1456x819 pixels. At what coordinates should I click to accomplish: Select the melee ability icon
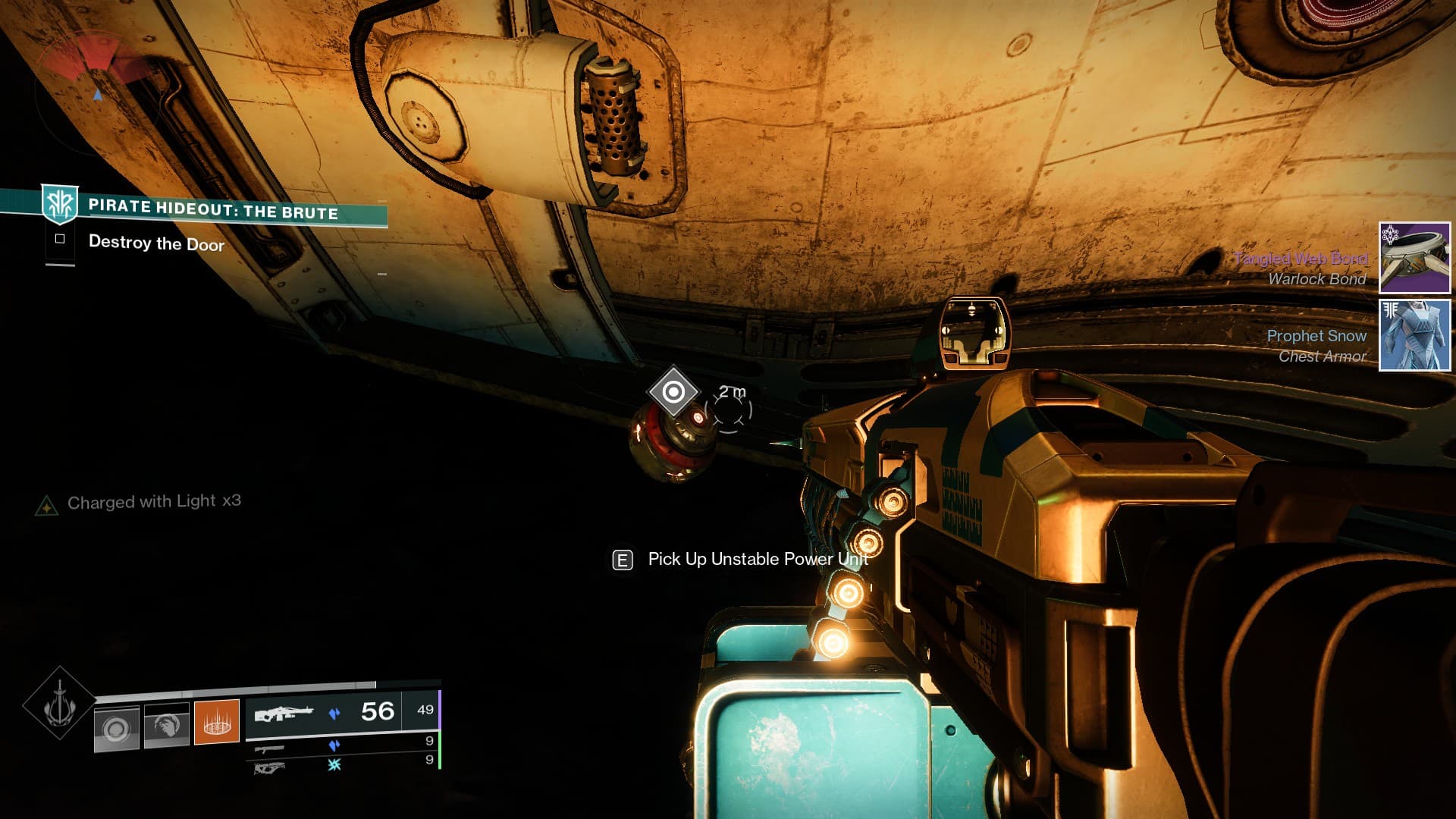tap(166, 726)
